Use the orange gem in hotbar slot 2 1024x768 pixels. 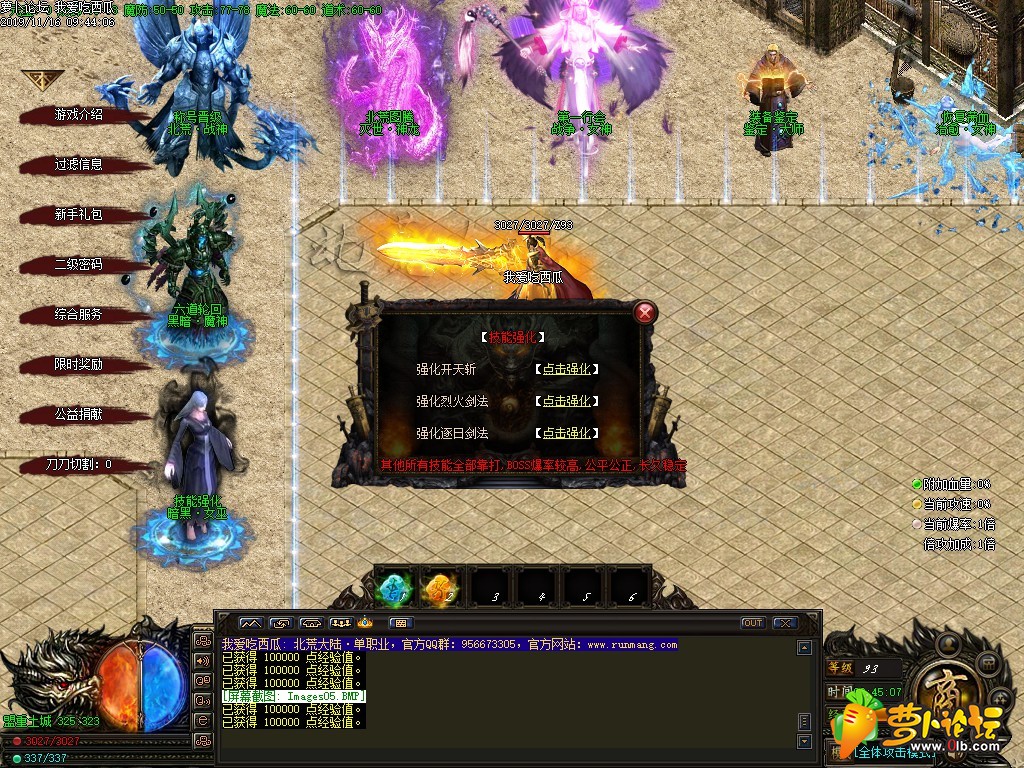tap(441, 588)
